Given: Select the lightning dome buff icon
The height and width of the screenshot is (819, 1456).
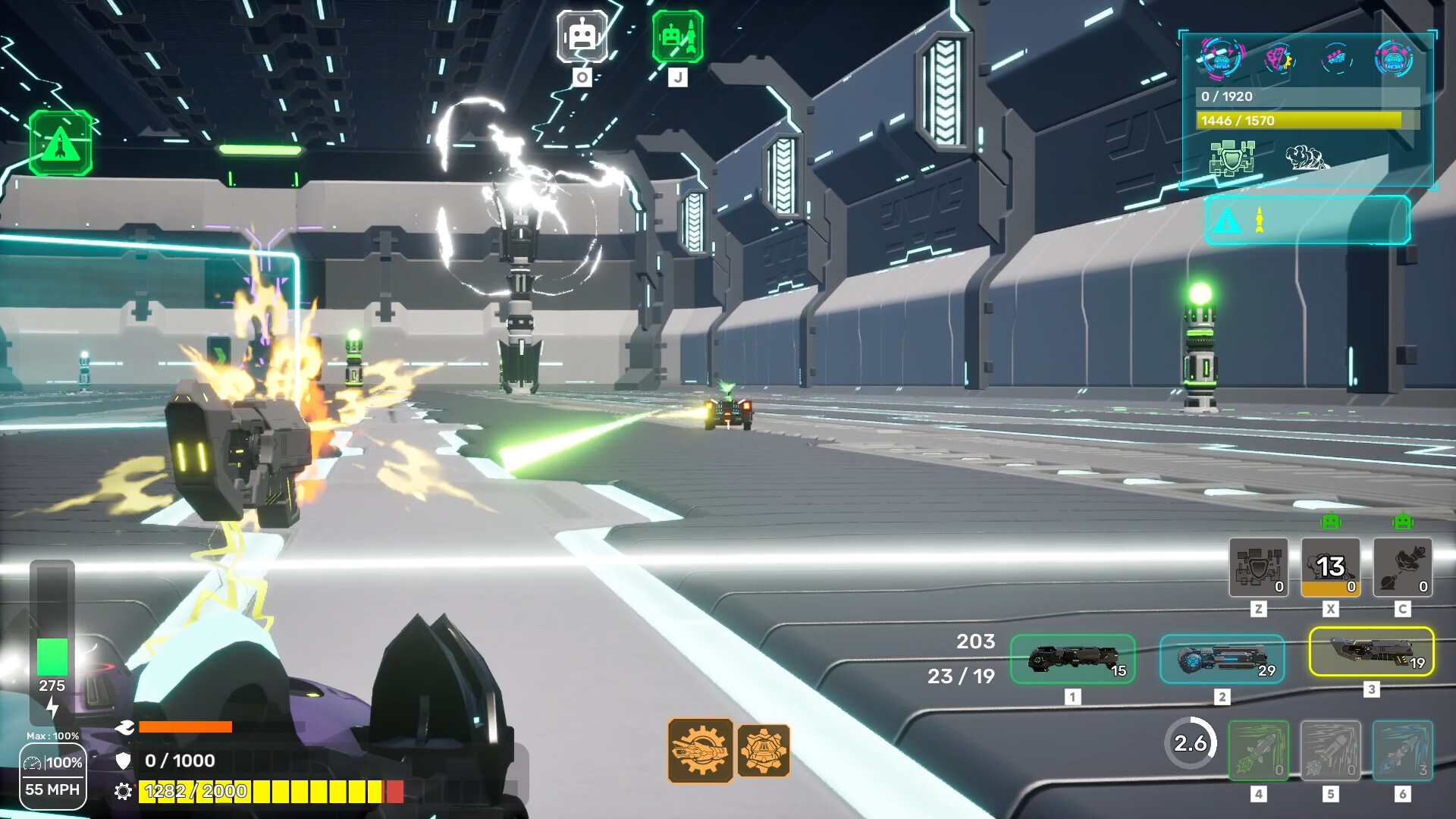Looking at the screenshot, I should [x=1222, y=58].
